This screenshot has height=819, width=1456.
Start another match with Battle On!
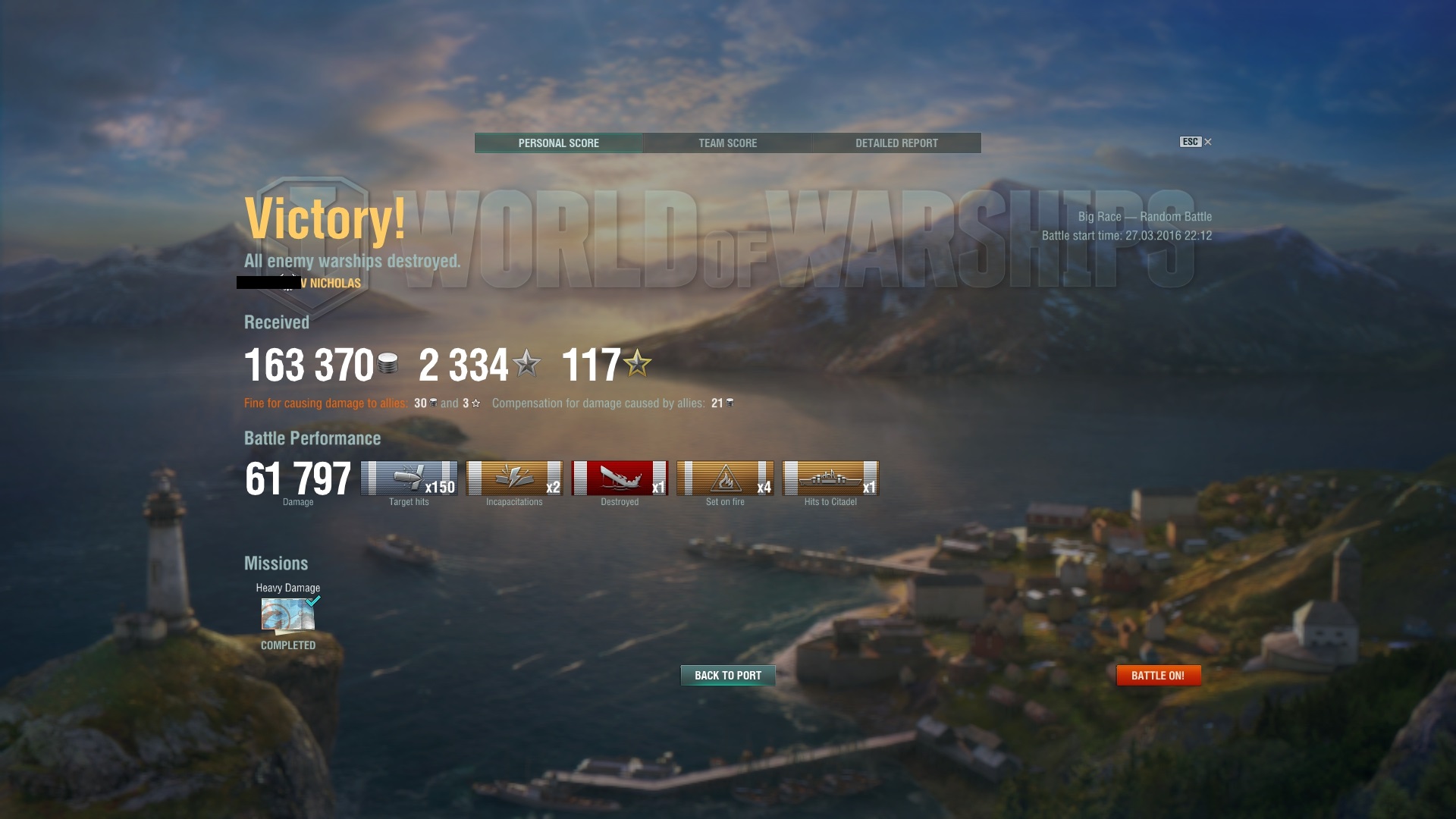click(x=1158, y=675)
